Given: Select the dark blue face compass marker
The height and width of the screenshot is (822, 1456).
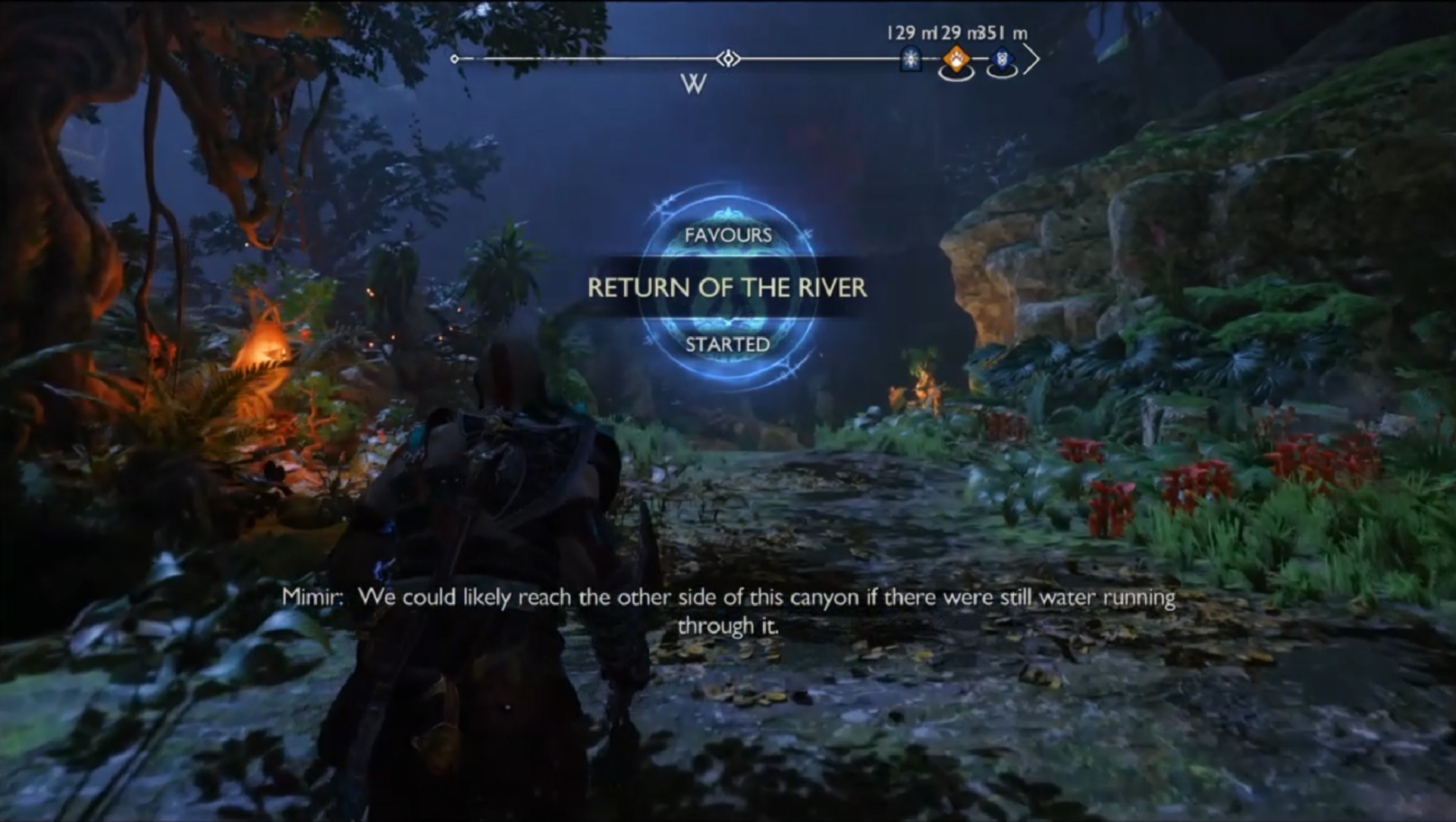Looking at the screenshot, I should [1003, 58].
